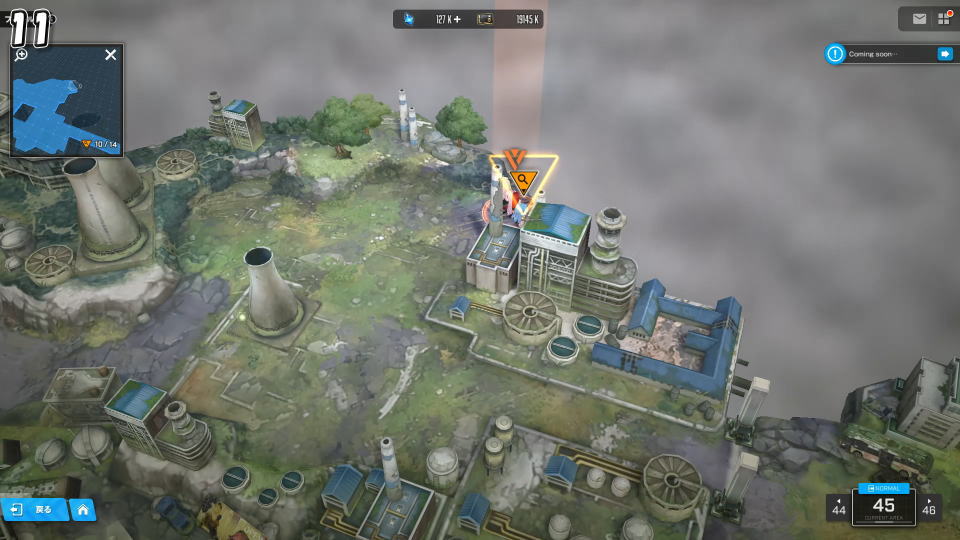
Task: Click the Coming soon arrow button
Action: tap(944, 54)
